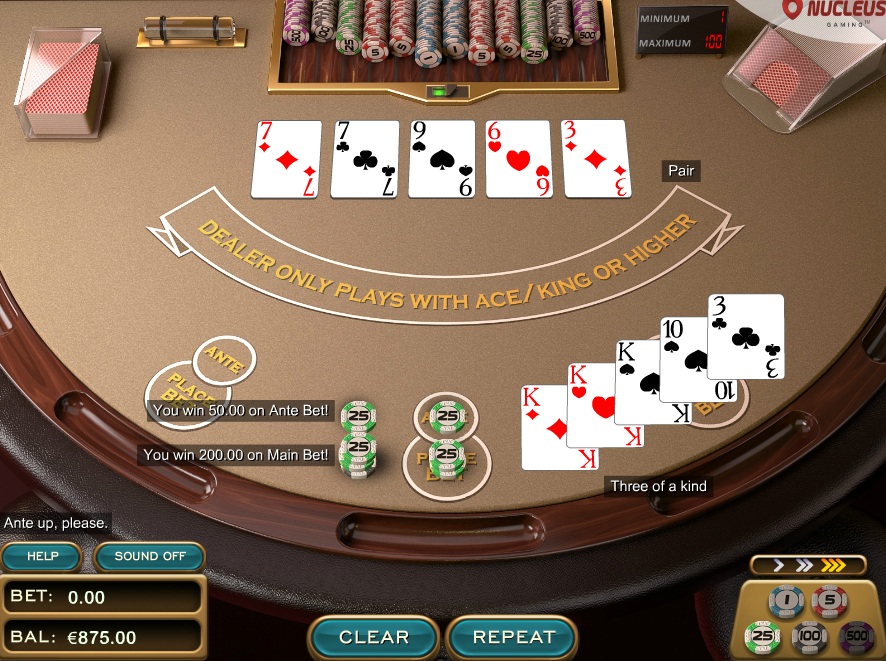The height and width of the screenshot is (661, 886).
Task: Pick the green 25 chip in the chip tray
Action: coord(763,636)
